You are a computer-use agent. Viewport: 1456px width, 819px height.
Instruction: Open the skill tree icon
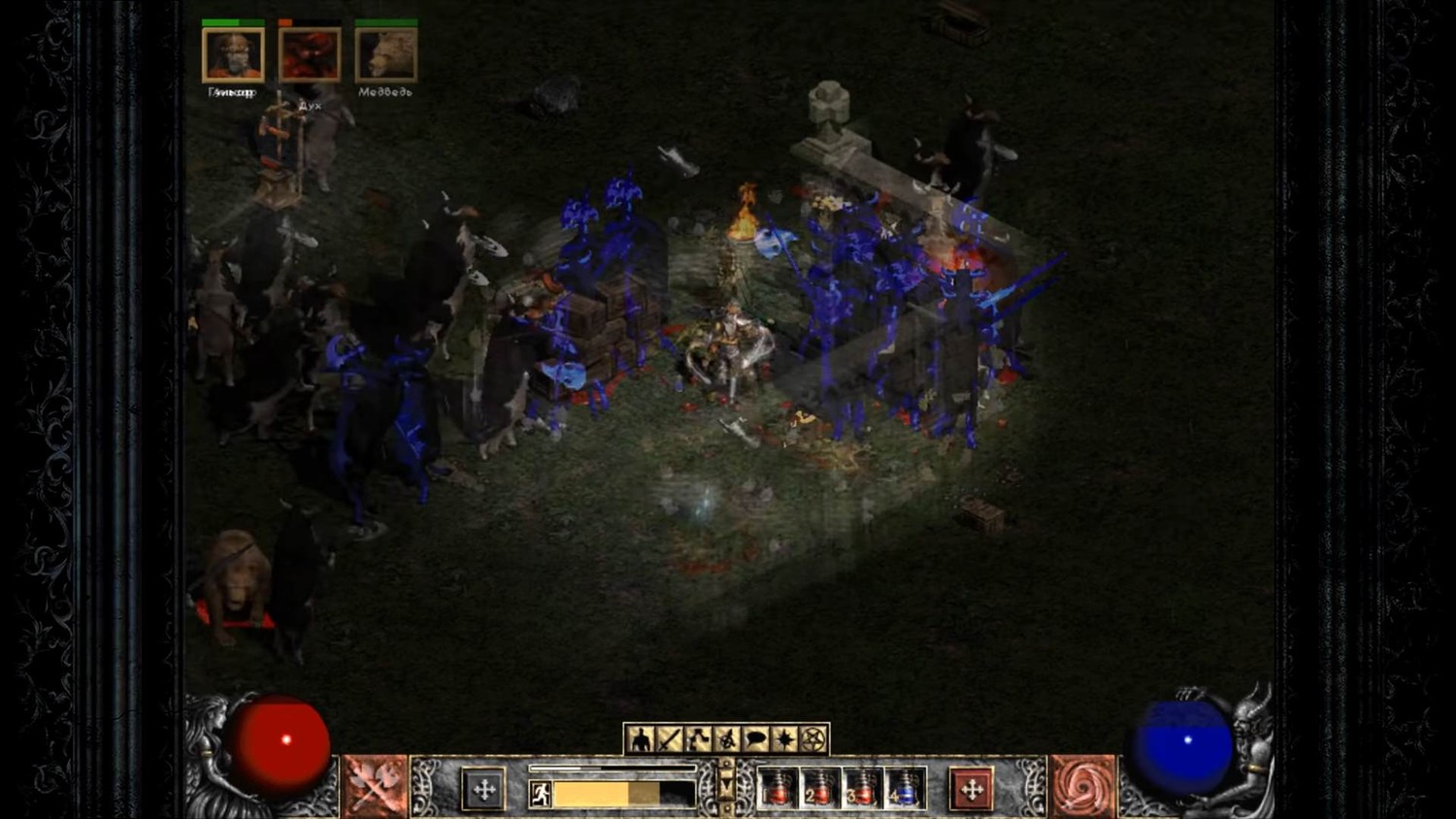[699, 740]
